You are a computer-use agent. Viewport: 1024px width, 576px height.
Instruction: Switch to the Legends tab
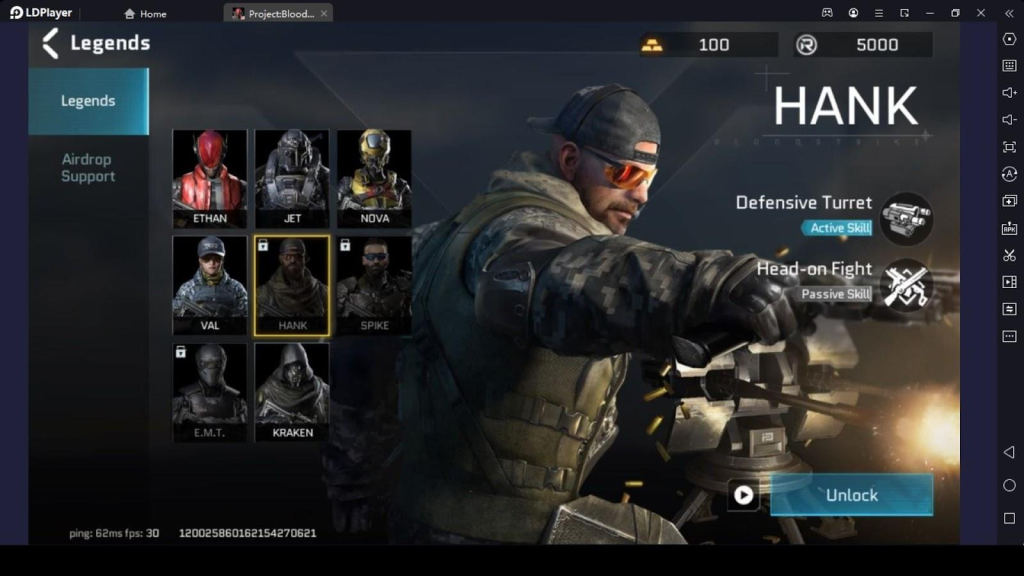click(88, 101)
